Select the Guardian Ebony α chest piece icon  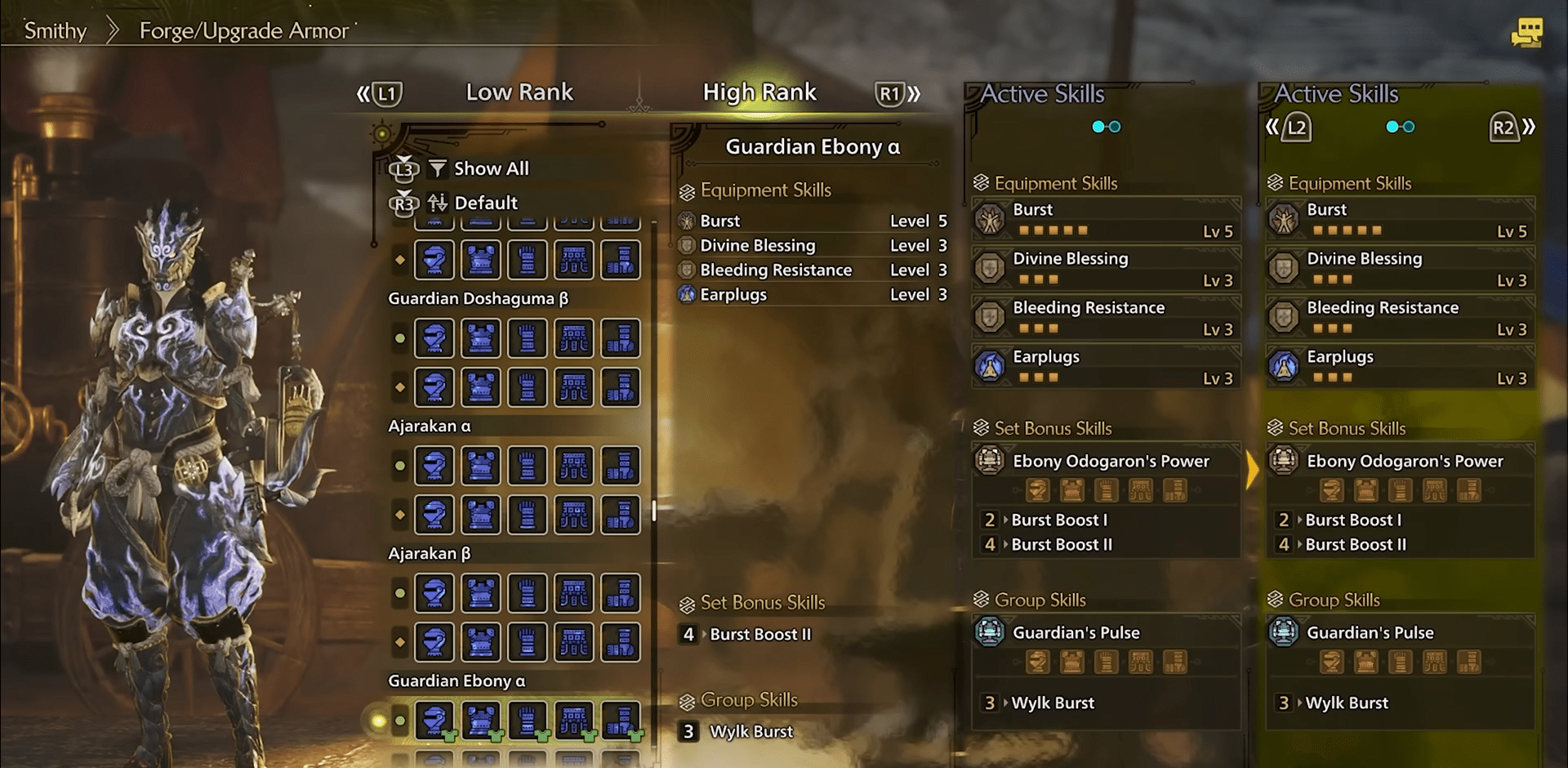(481, 720)
